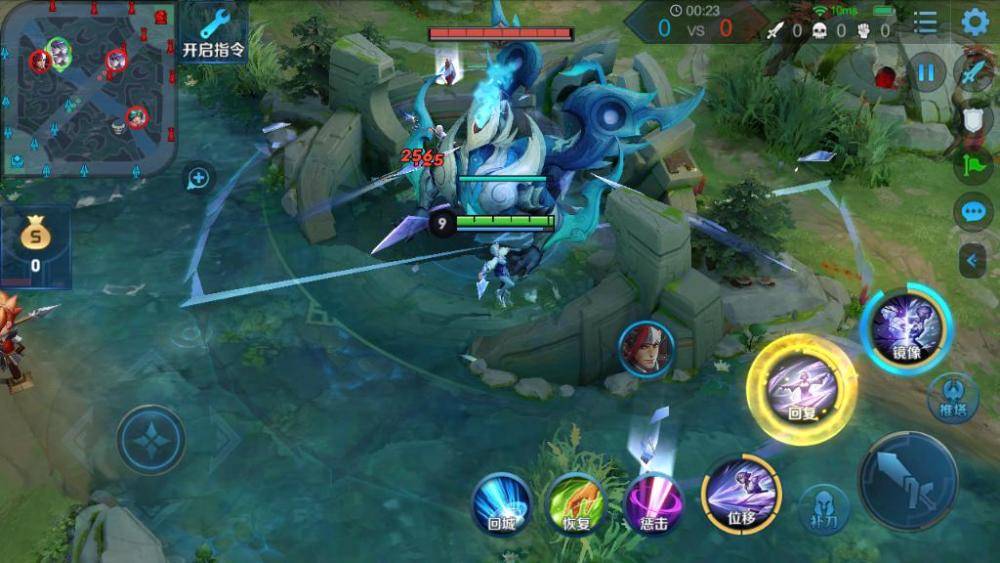Collapse the right-side signal panel arrow
The image size is (1000, 563).
pyautogui.click(x=973, y=261)
